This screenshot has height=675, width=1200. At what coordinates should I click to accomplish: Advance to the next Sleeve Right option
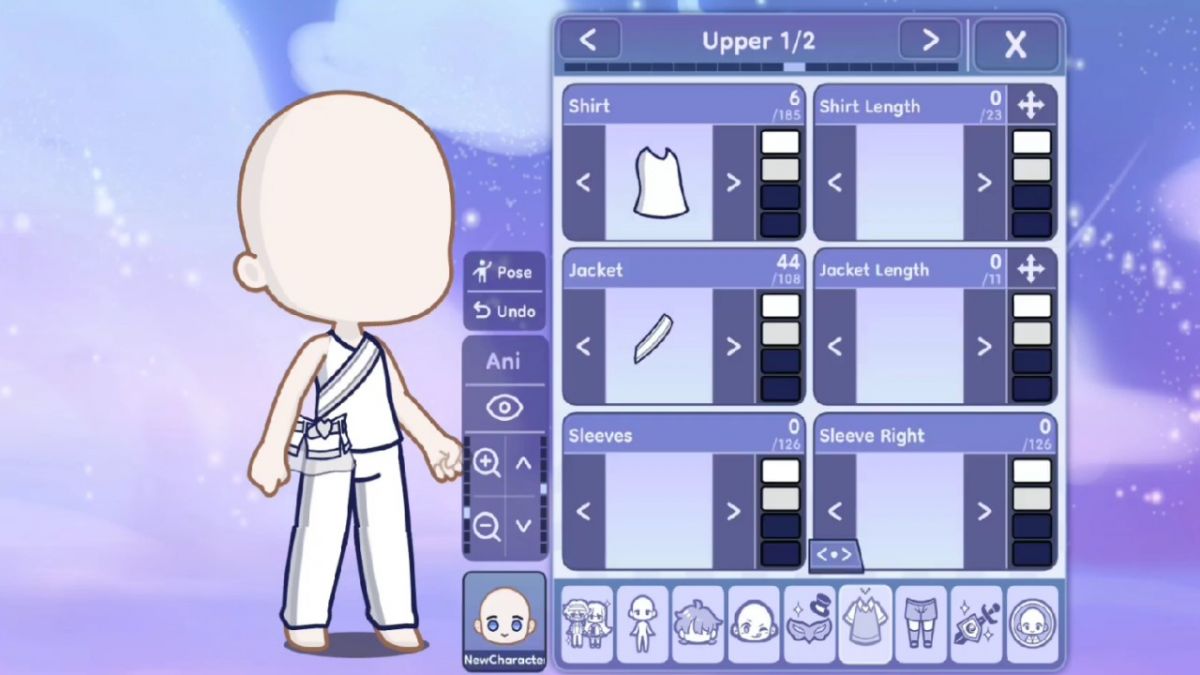pyautogui.click(x=984, y=511)
